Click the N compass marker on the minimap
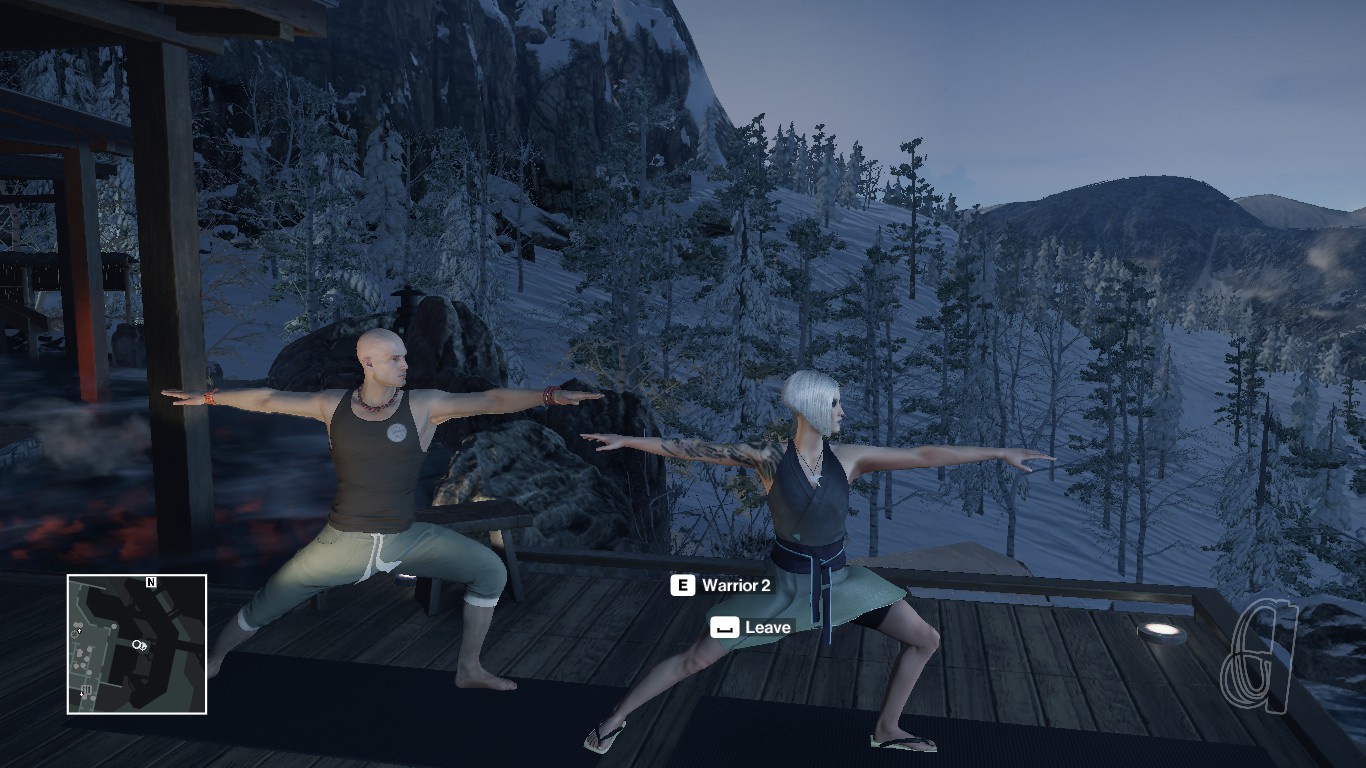This screenshot has height=768, width=1366. pyautogui.click(x=151, y=582)
